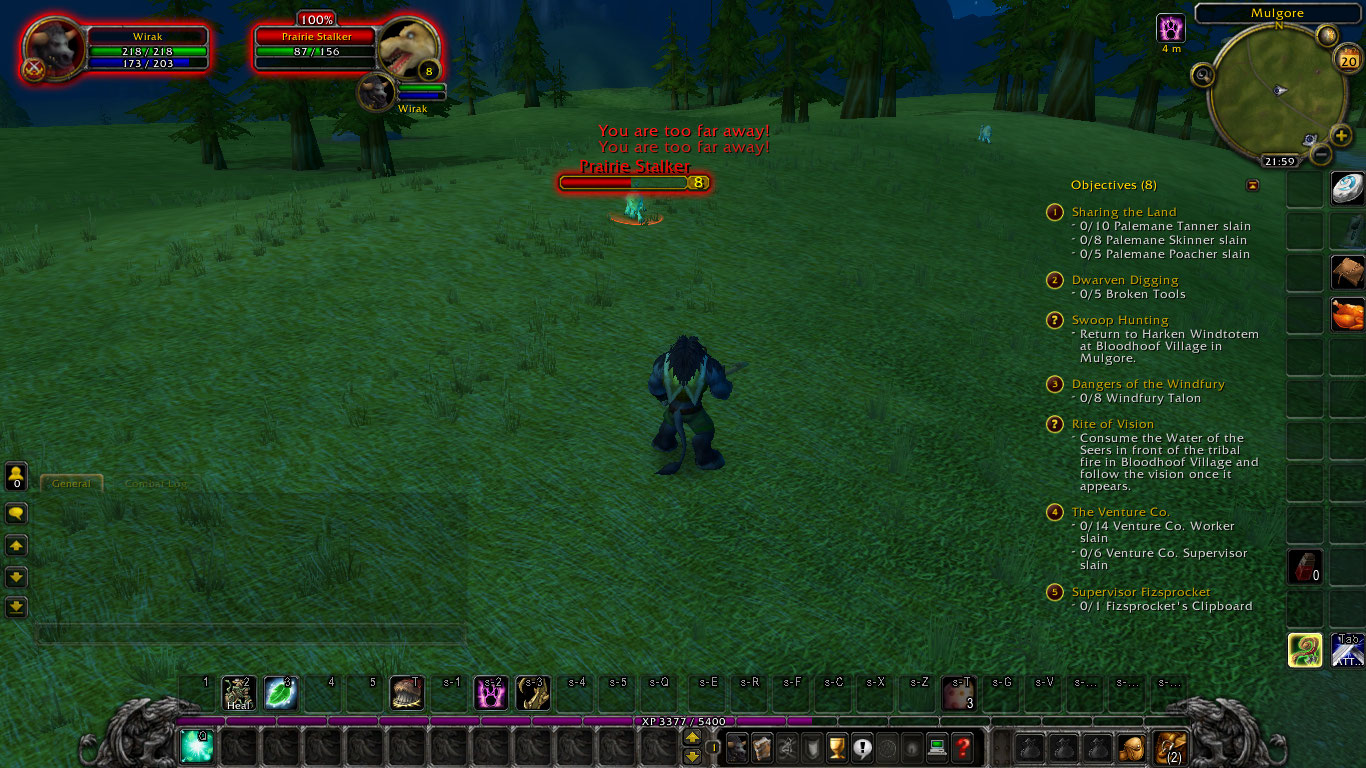Open the quest log exclamation icon
This screenshot has height=768, width=1366.
pyautogui.click(x=861, y=747)
